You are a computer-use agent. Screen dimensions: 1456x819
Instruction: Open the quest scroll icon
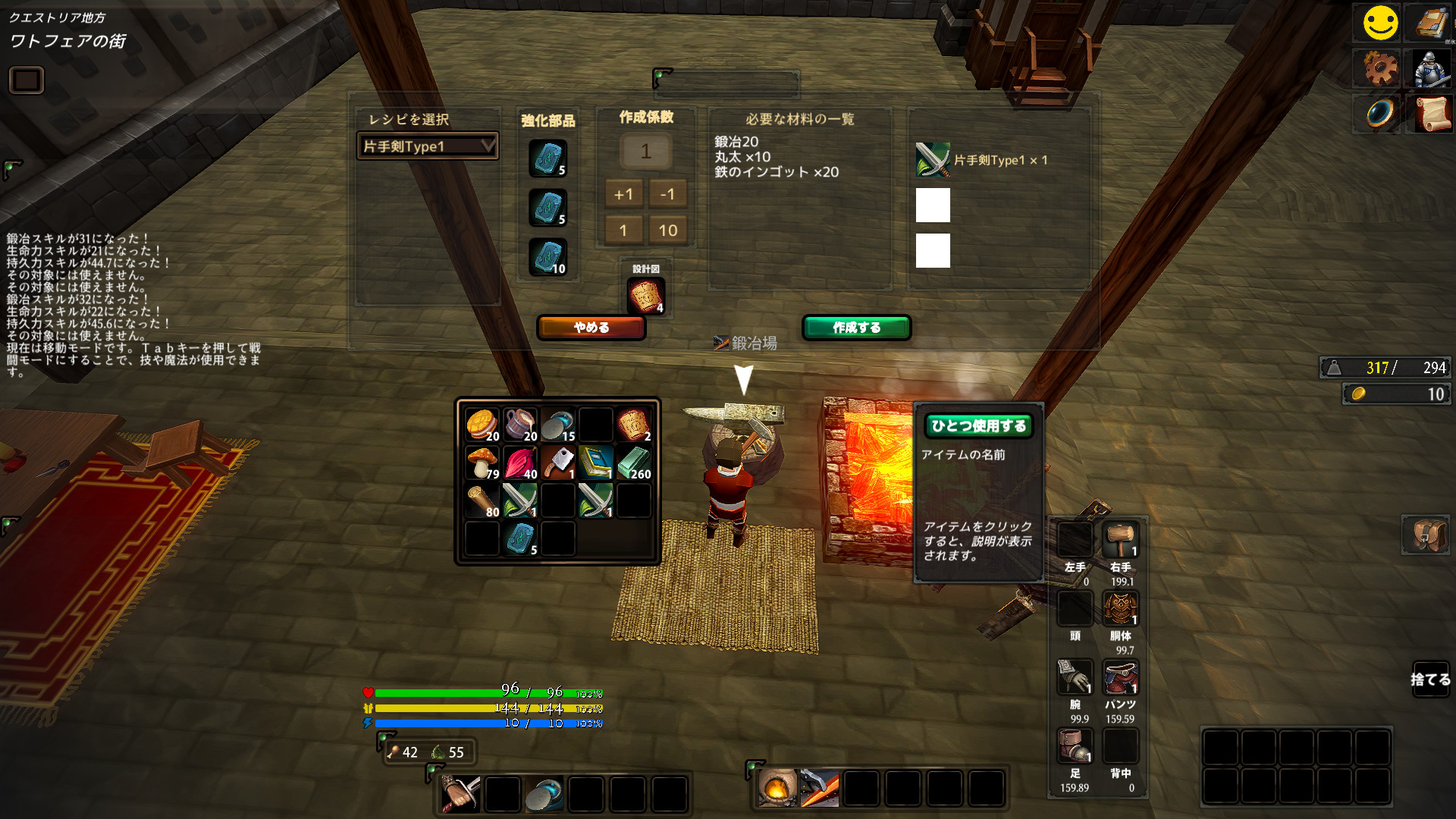click(x=1432, y=114)
